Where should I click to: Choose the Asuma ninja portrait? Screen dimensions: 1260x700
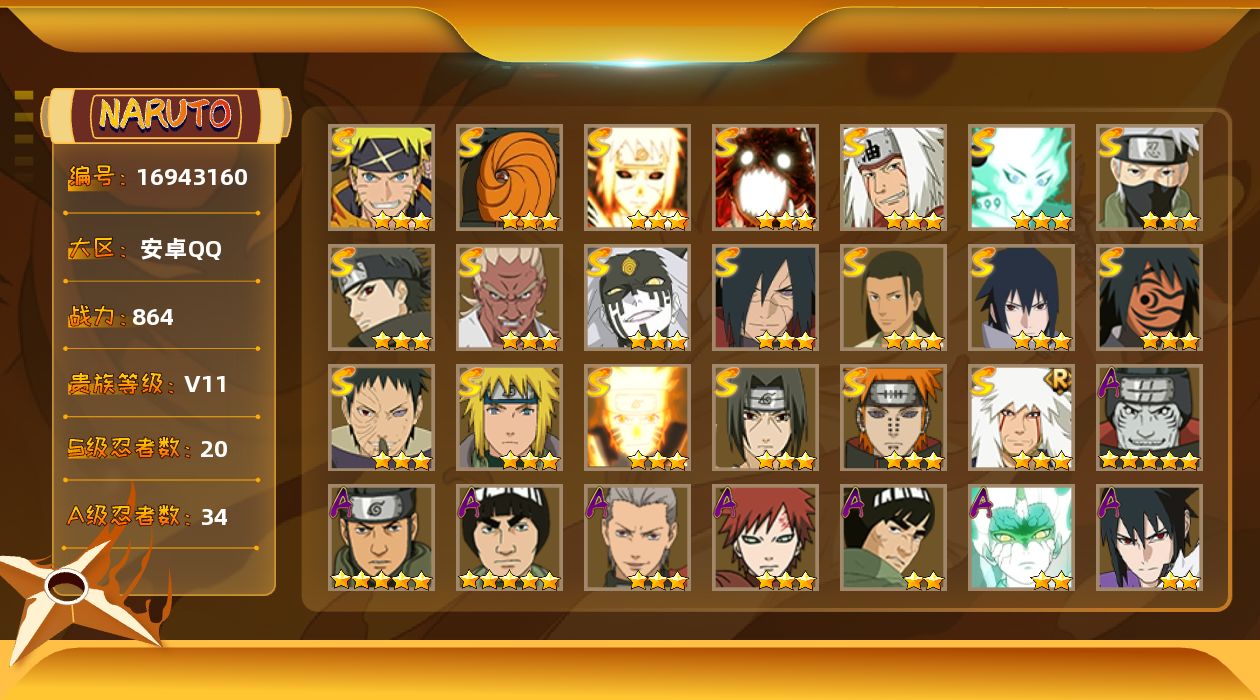(x=381, y=538)
